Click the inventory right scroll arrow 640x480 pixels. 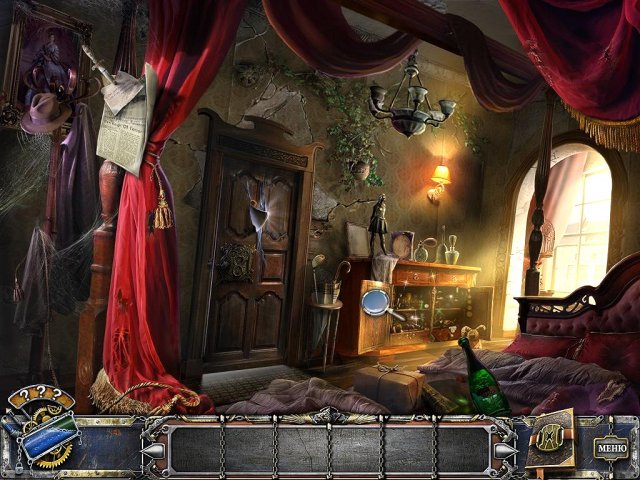pyautogui.click(x=504, y=450)
